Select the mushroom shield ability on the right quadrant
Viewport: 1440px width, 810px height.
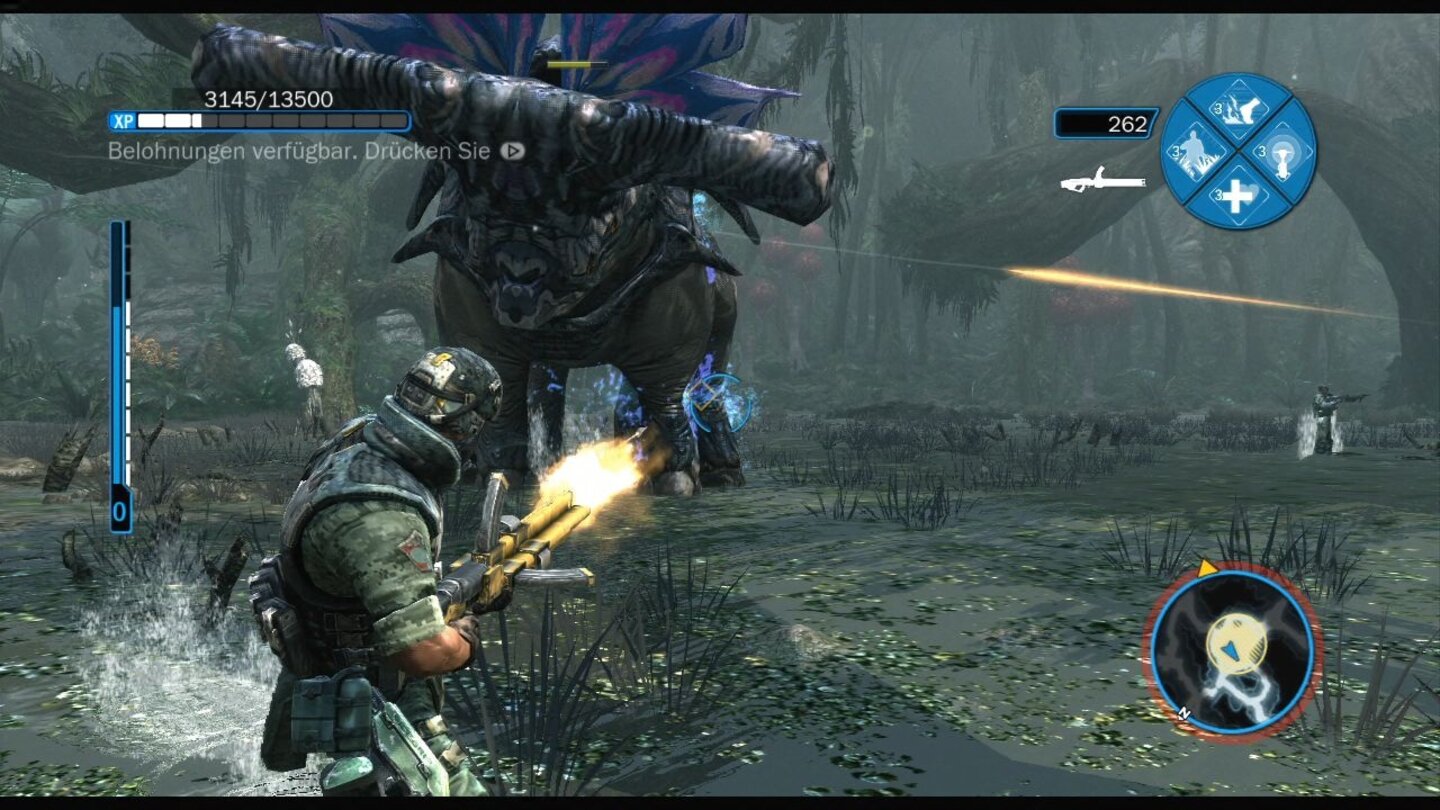point(1281,155)
